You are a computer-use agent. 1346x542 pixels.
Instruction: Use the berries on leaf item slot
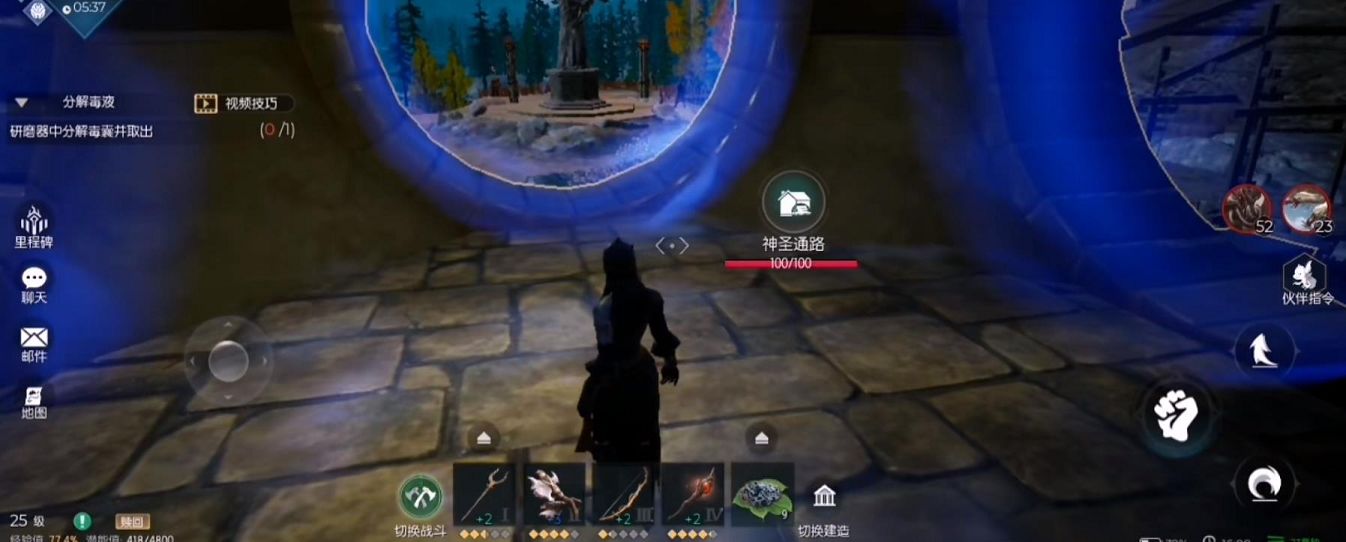coord(762,494)
